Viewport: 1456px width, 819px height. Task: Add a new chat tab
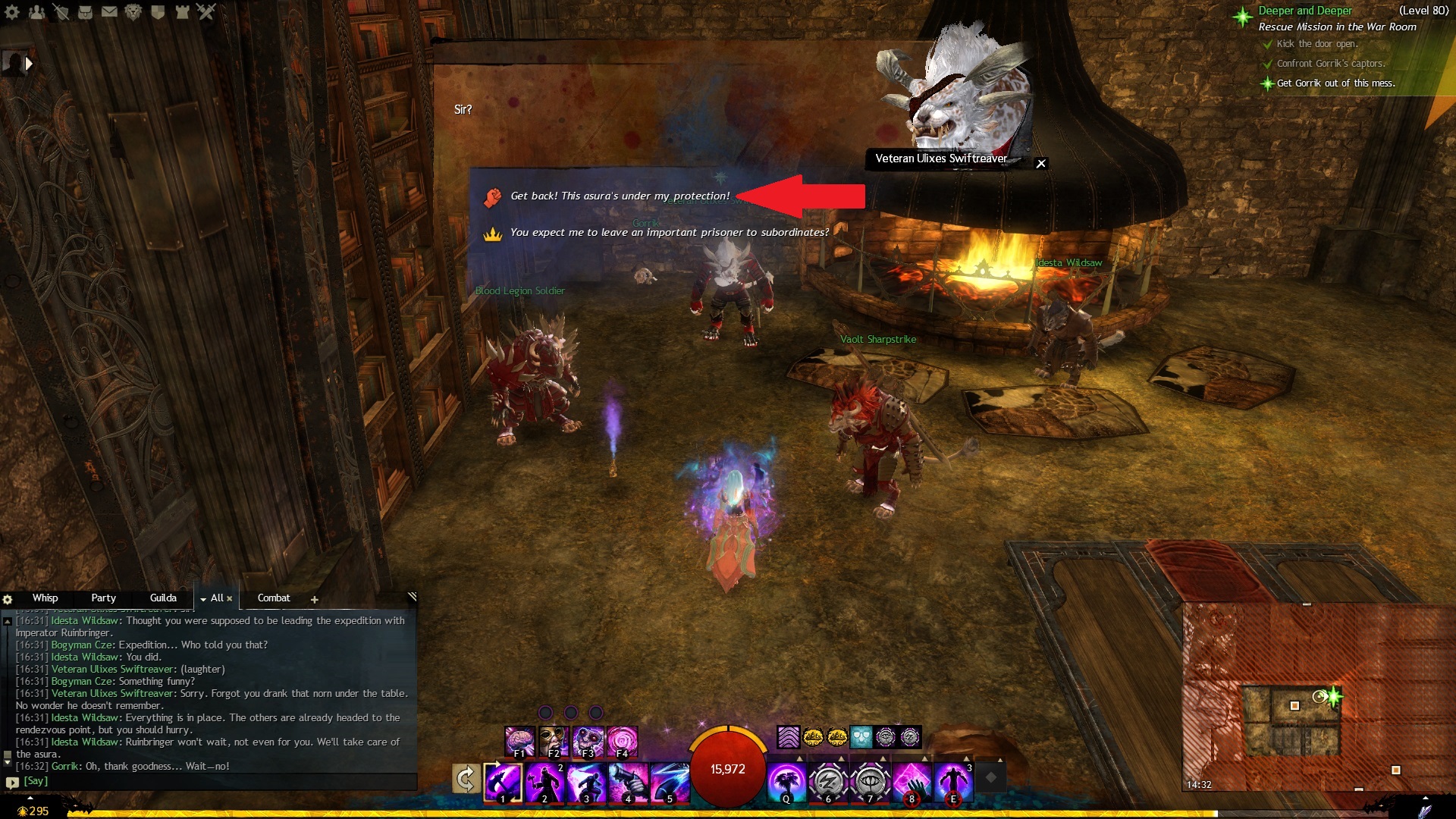point(315,599)
